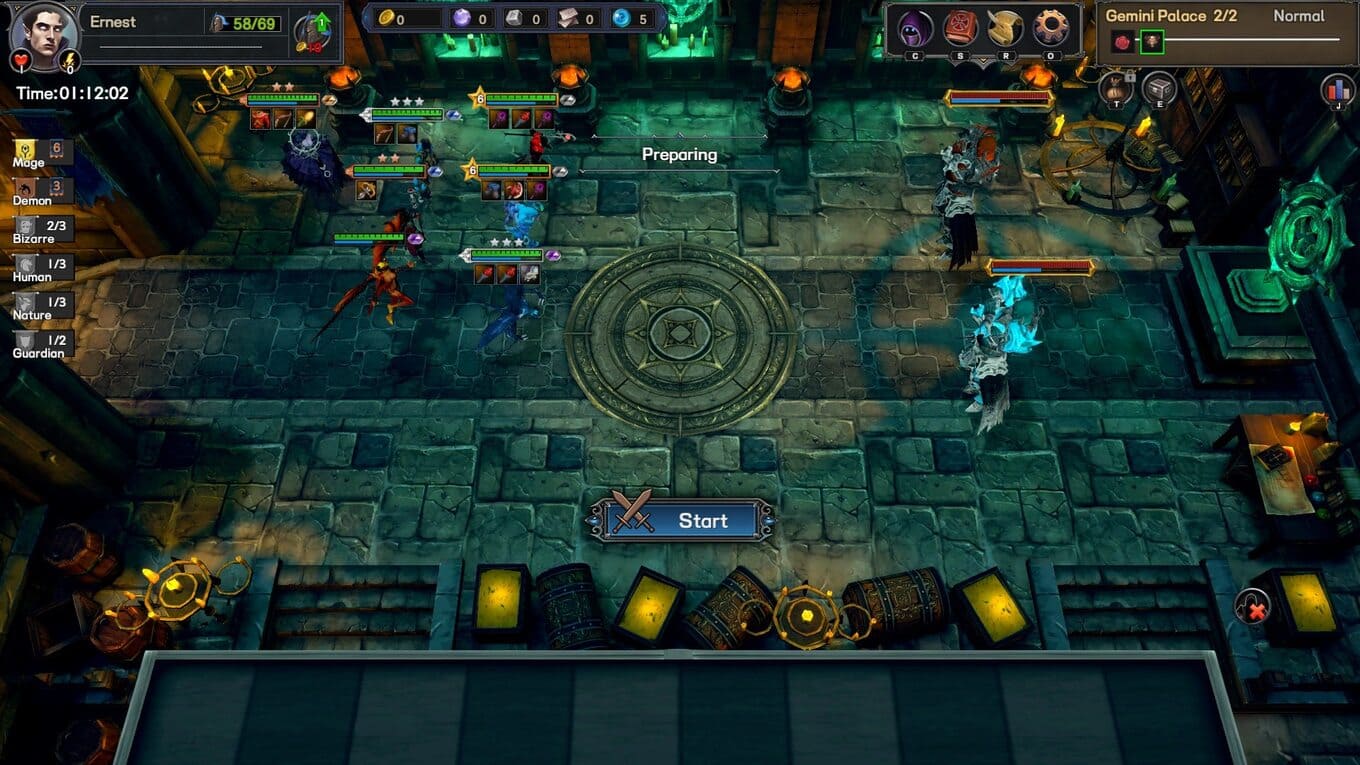Select the red wax seal stage node
Image resolution: width=1360 pixels, height=765 pixels.
pyautogui.click(x=1121, y=42)
